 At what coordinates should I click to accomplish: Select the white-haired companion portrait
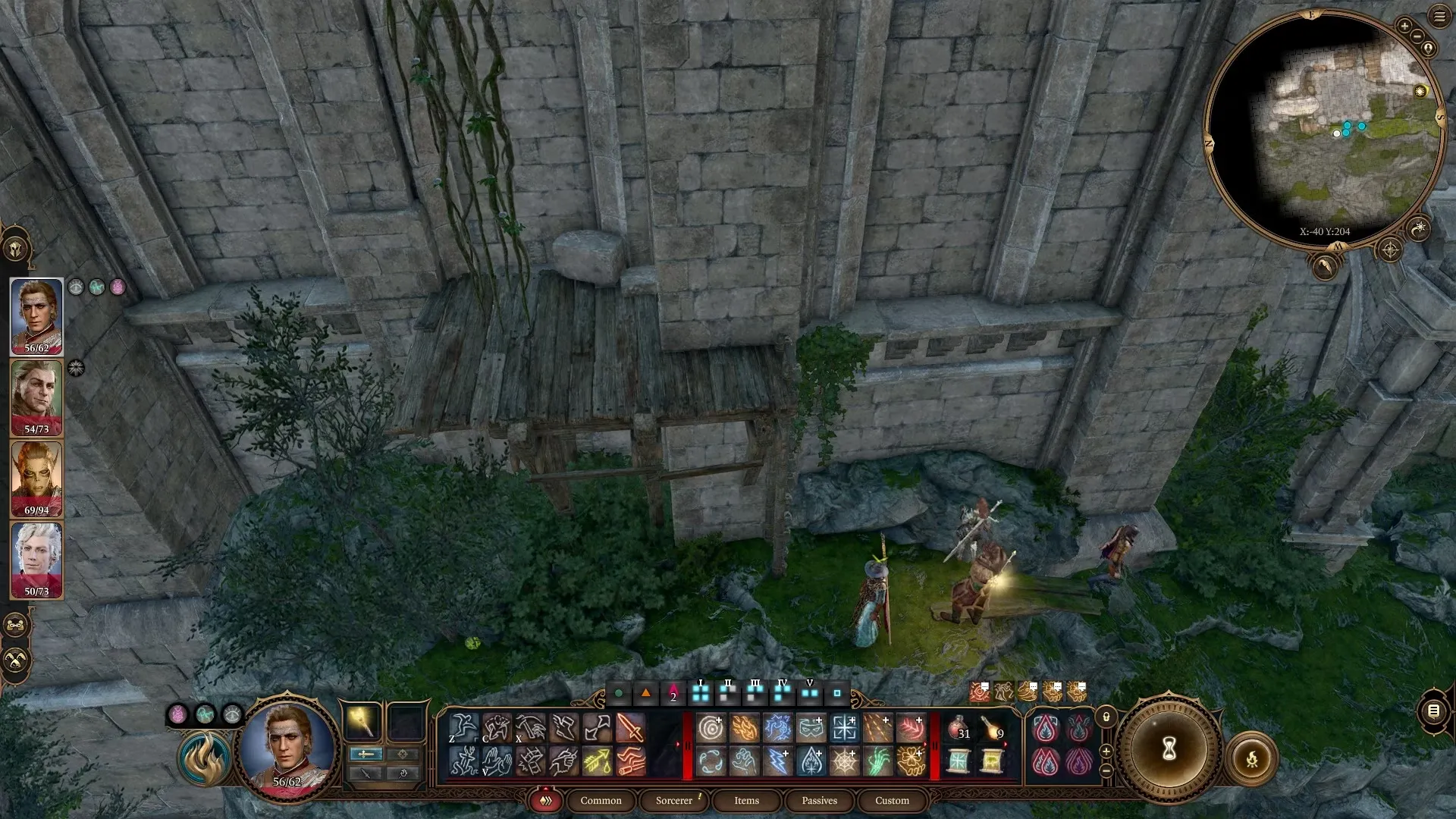tap(36, 560)
